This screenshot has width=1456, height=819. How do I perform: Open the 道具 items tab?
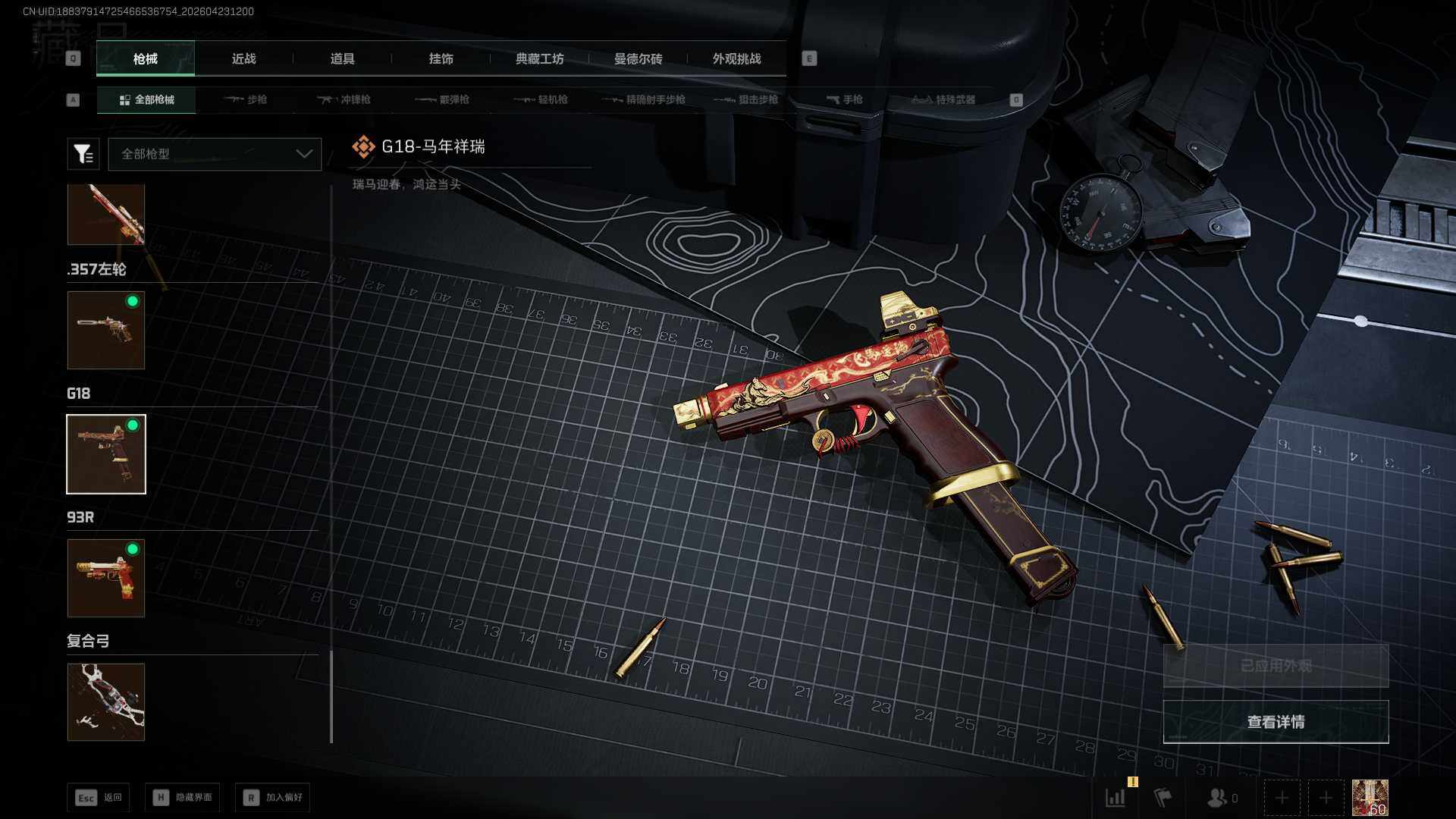[x=342, y=58]
